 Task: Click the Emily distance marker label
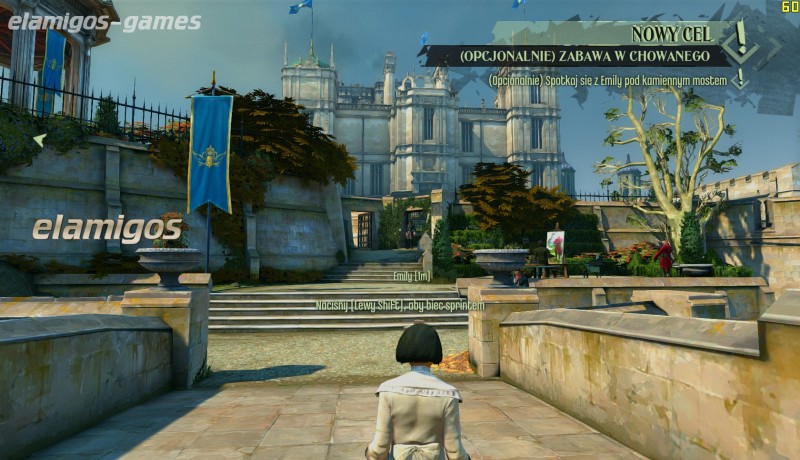[411, 276]
